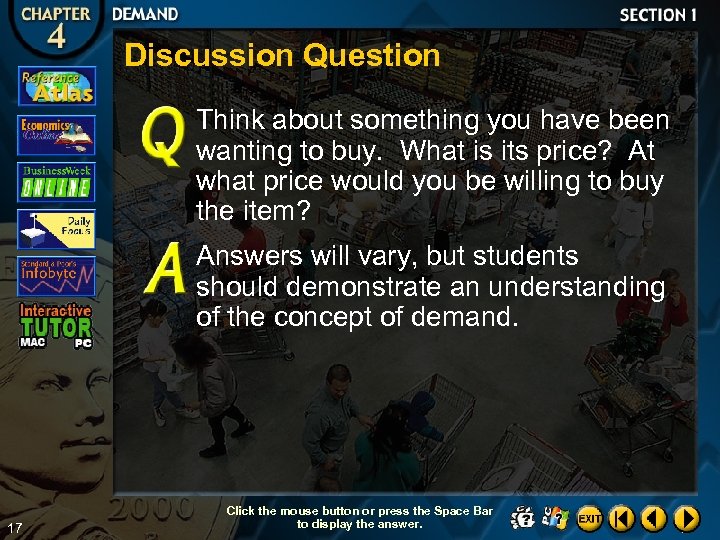Open the Reference Atlas

pyautogui.click(x=56, y=86)
